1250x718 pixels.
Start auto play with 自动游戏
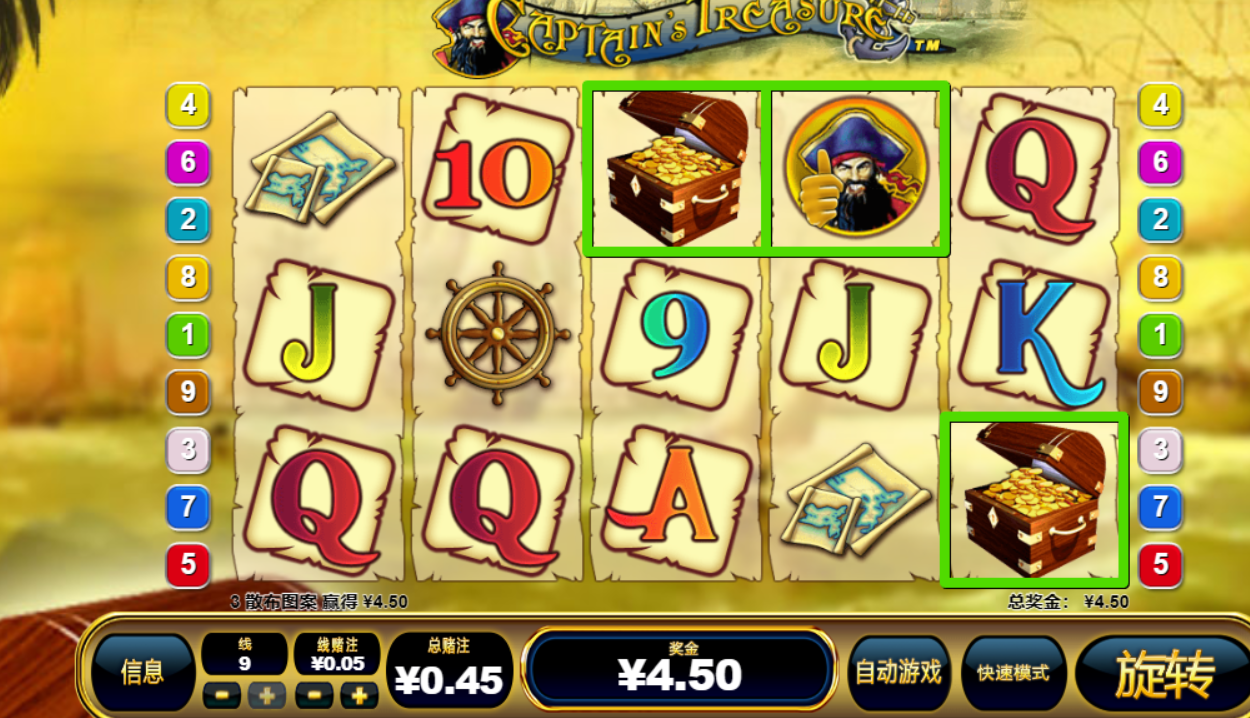[898, 672]
